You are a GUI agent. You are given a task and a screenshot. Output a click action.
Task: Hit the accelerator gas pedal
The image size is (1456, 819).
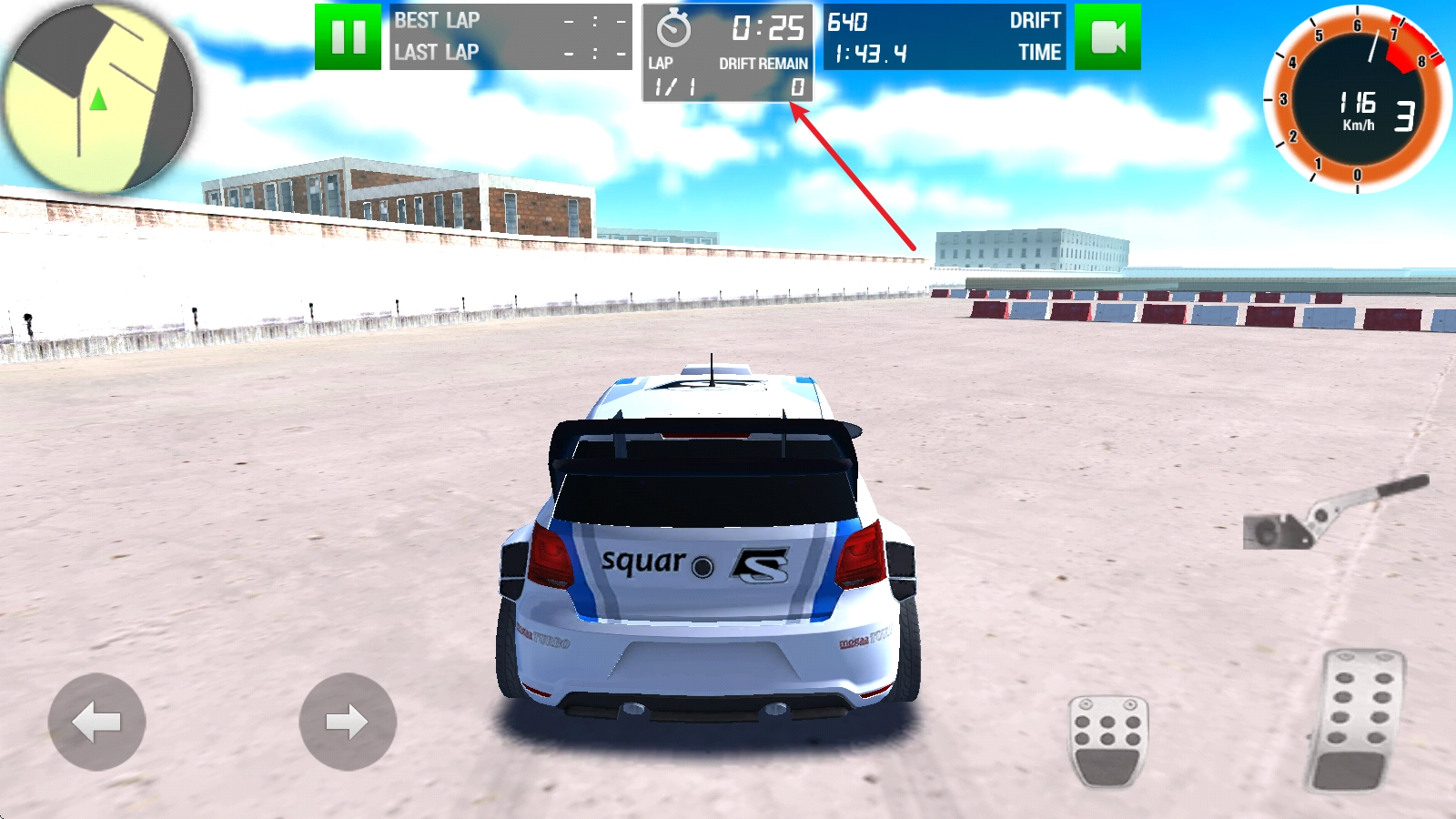pyautogui.click(x=1357, y=719)
